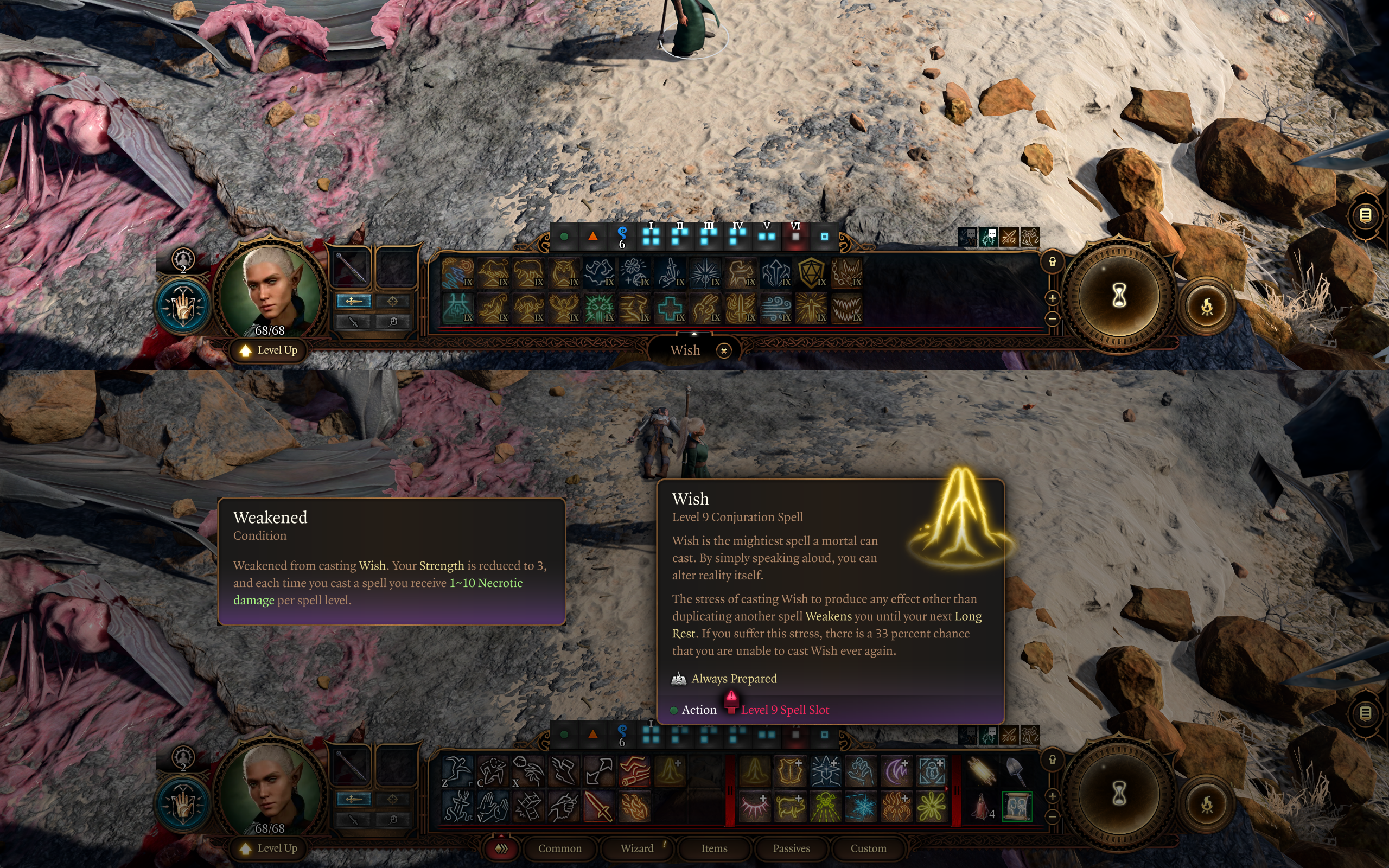Image resolution: width=1389 pixels, height=868 pixels.
Task: Select the red potion with count 4
Action: point(982,807)
